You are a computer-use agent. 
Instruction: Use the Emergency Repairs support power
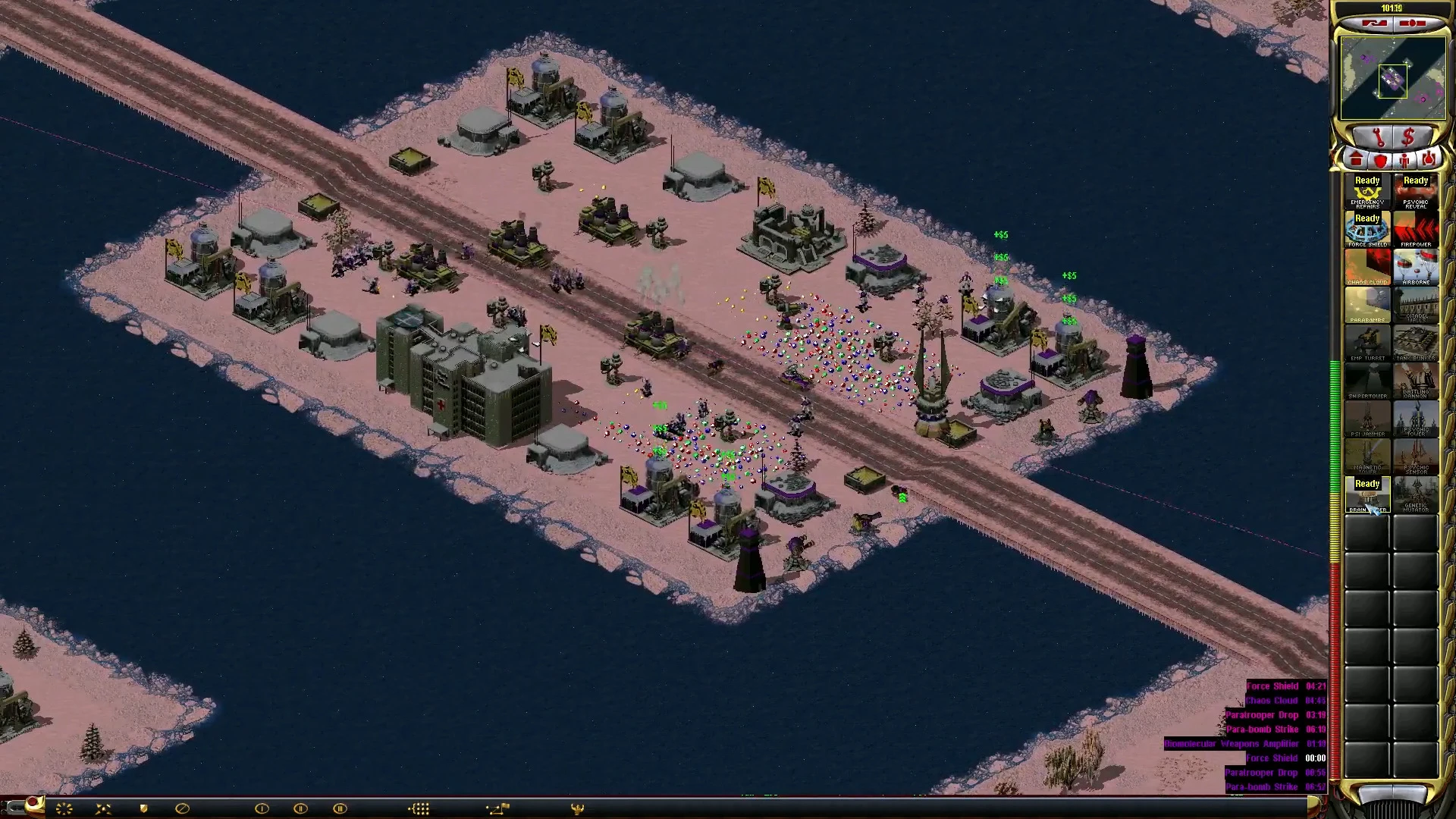(x=1367, y=192)
